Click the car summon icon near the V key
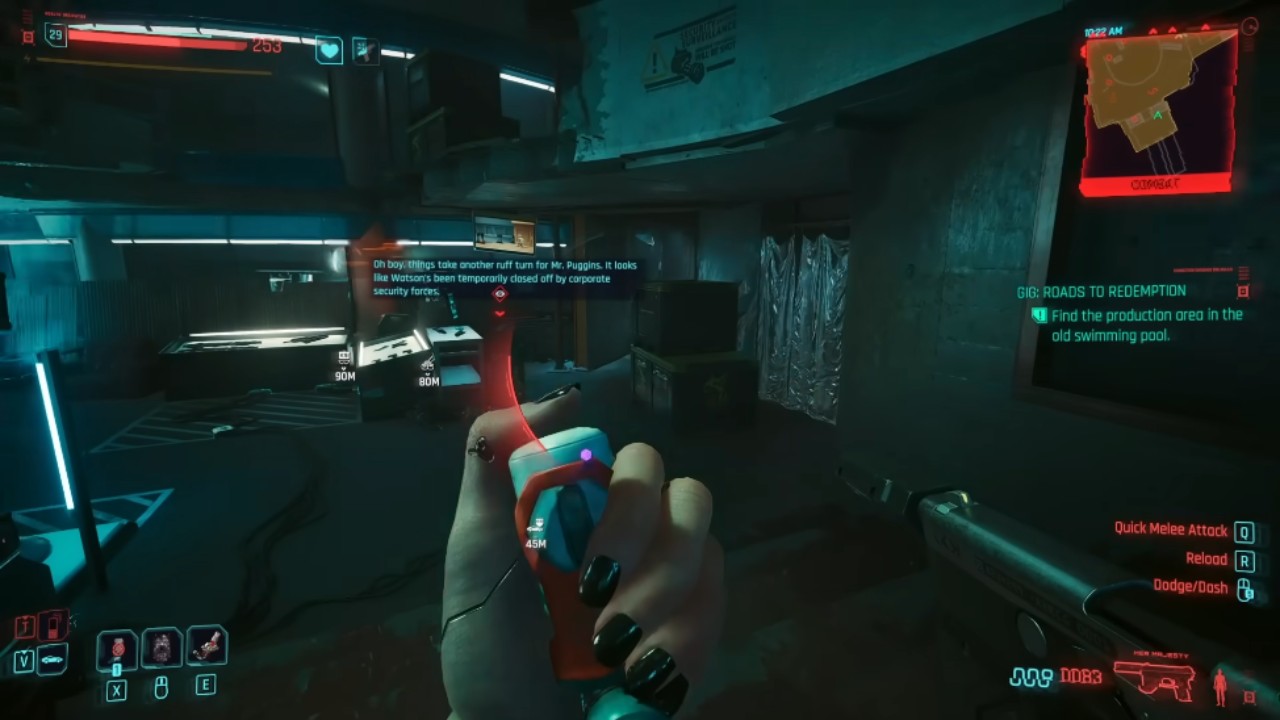 [x=52, y=659]
